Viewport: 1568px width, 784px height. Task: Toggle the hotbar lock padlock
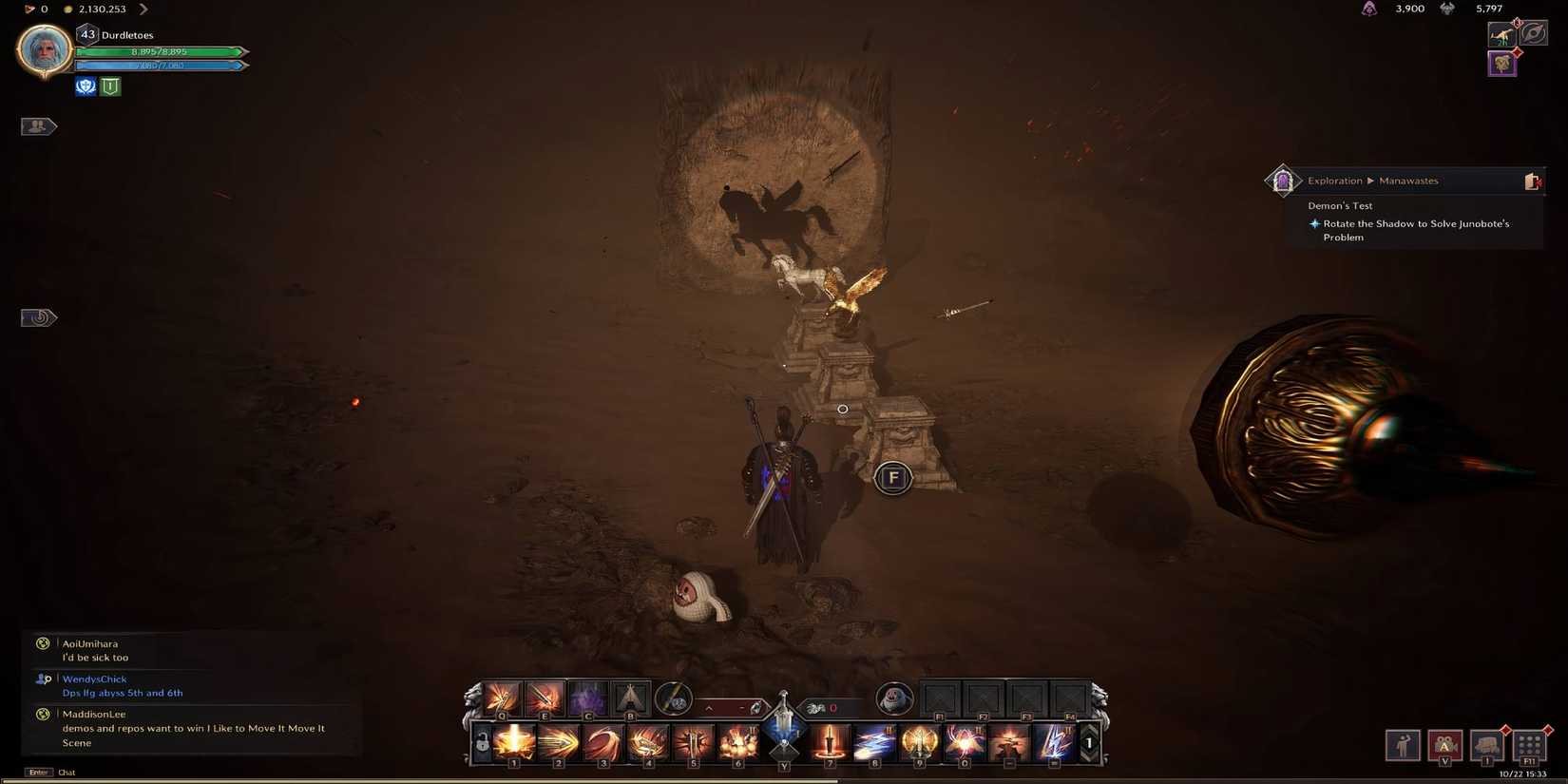click(482, 742)
